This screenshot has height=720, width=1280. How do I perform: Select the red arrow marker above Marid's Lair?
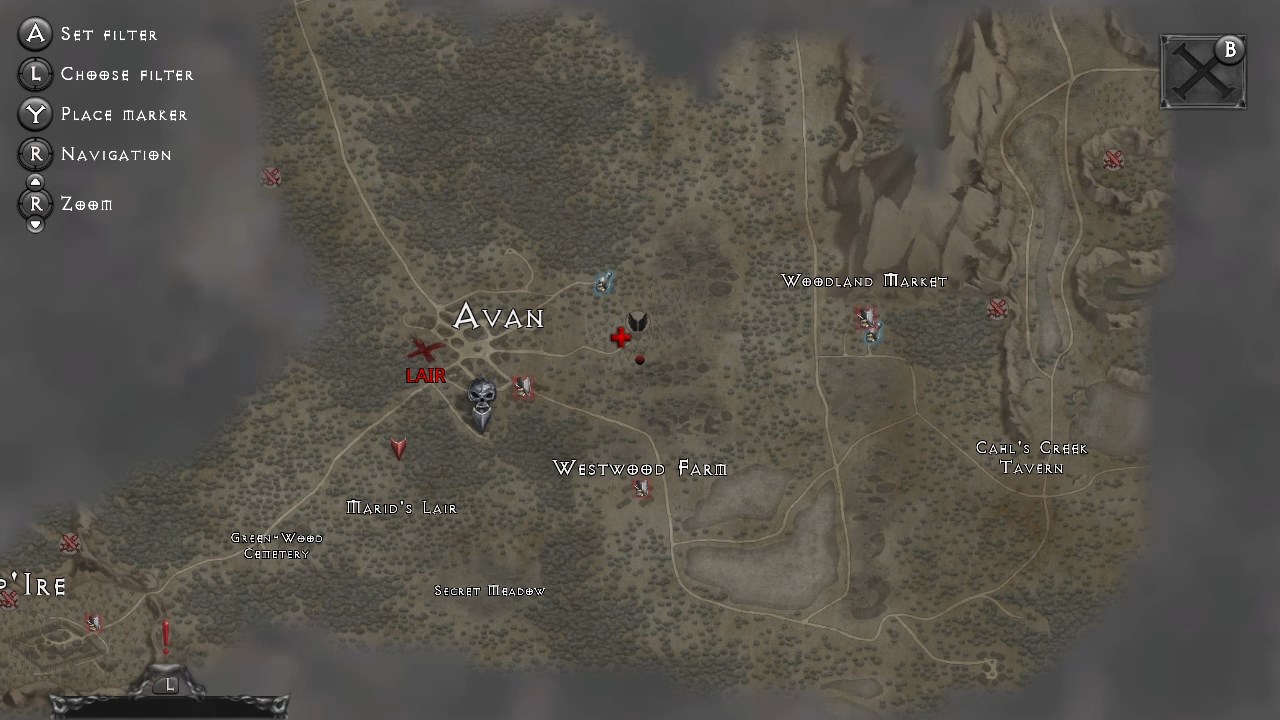point(397,449)
